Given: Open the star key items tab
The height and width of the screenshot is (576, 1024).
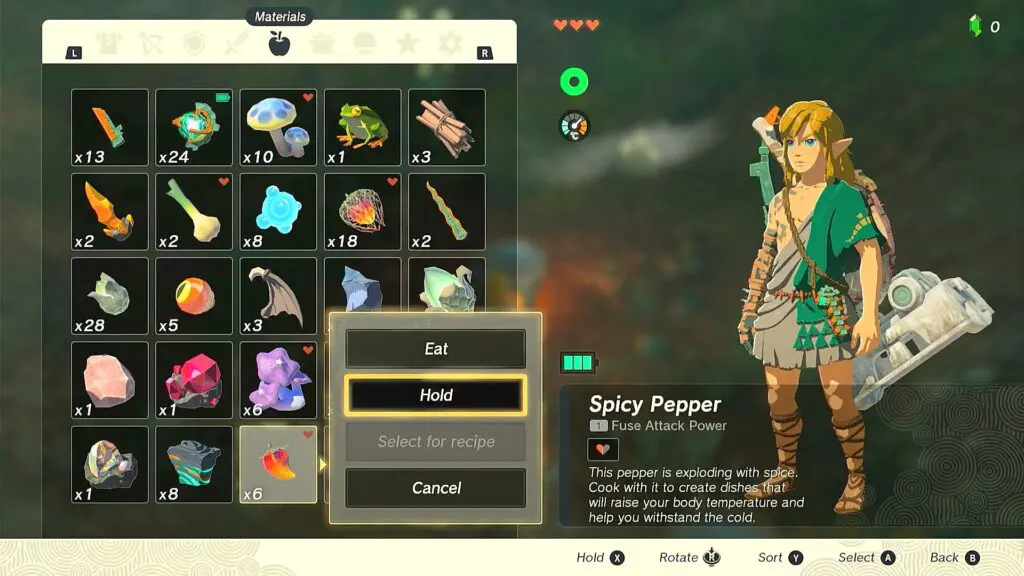Looking at the screenshot, I should pyautogui.click(x=407, y=43).
